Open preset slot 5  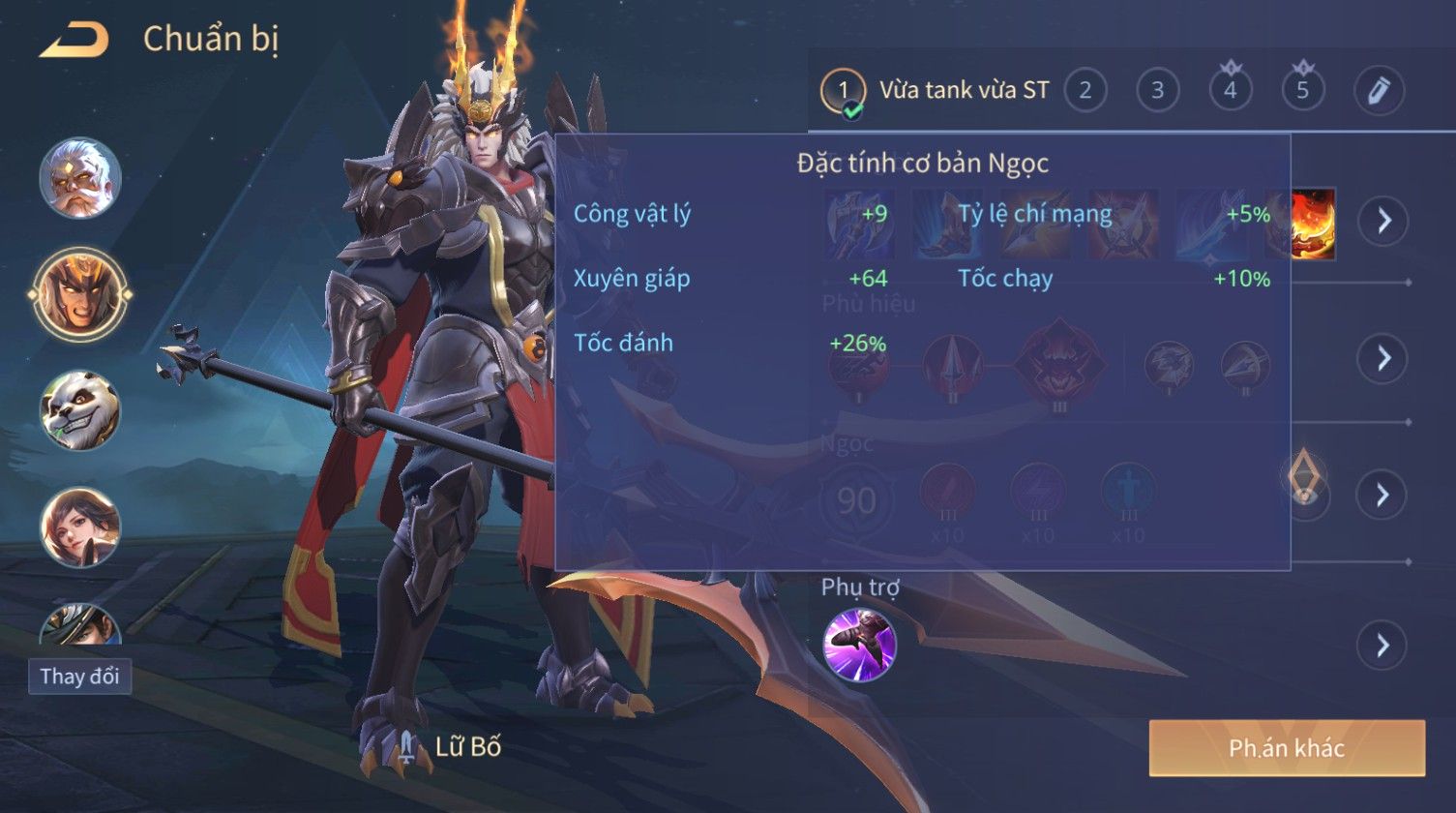1302,91
